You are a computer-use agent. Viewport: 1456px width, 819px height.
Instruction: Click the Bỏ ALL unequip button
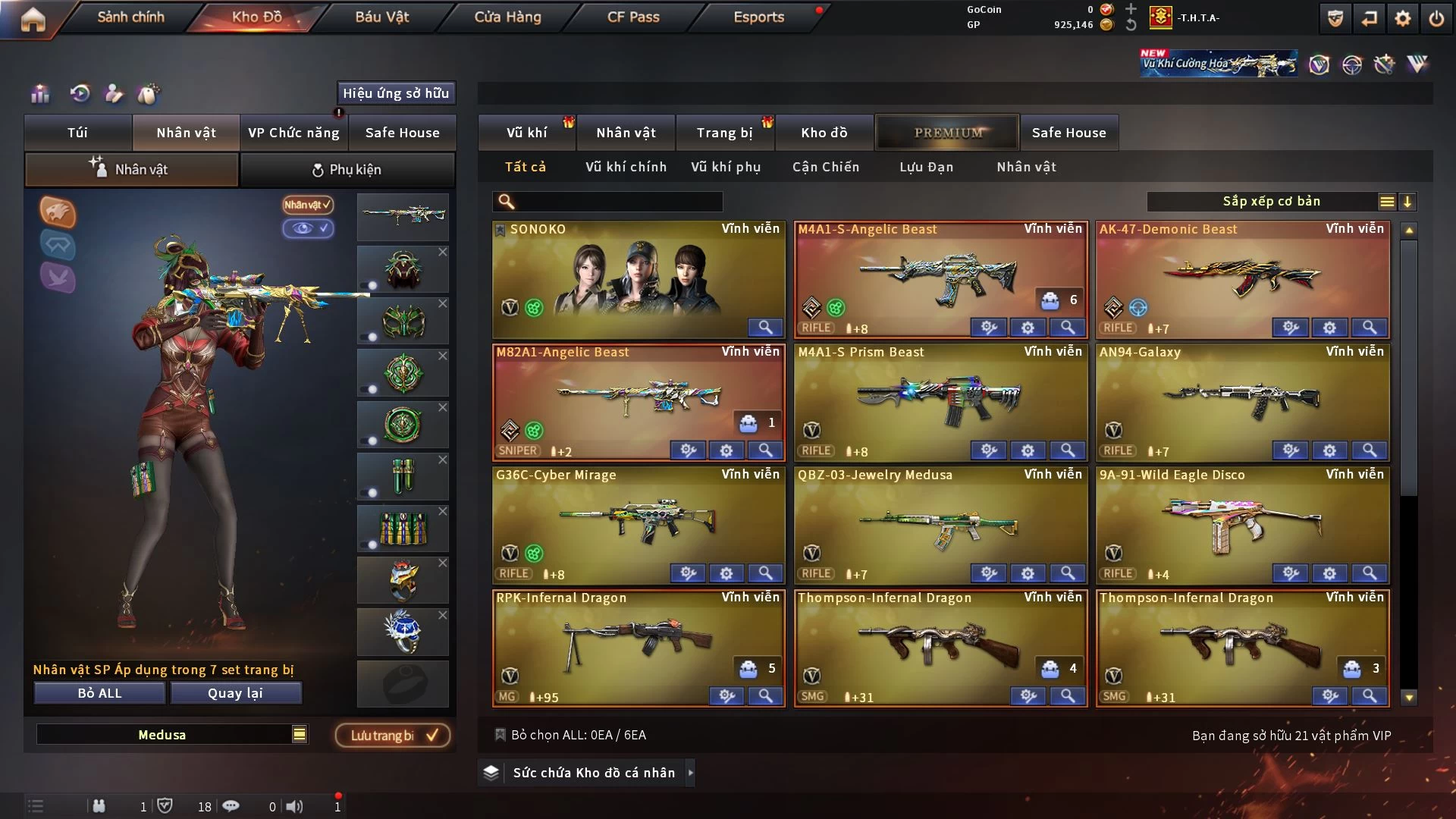click(99, 693)
